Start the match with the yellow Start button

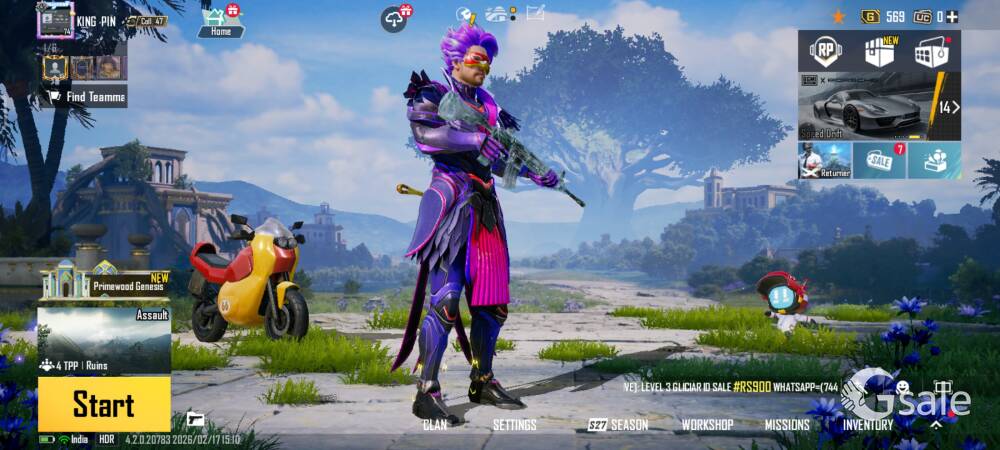tap(103, 404)
